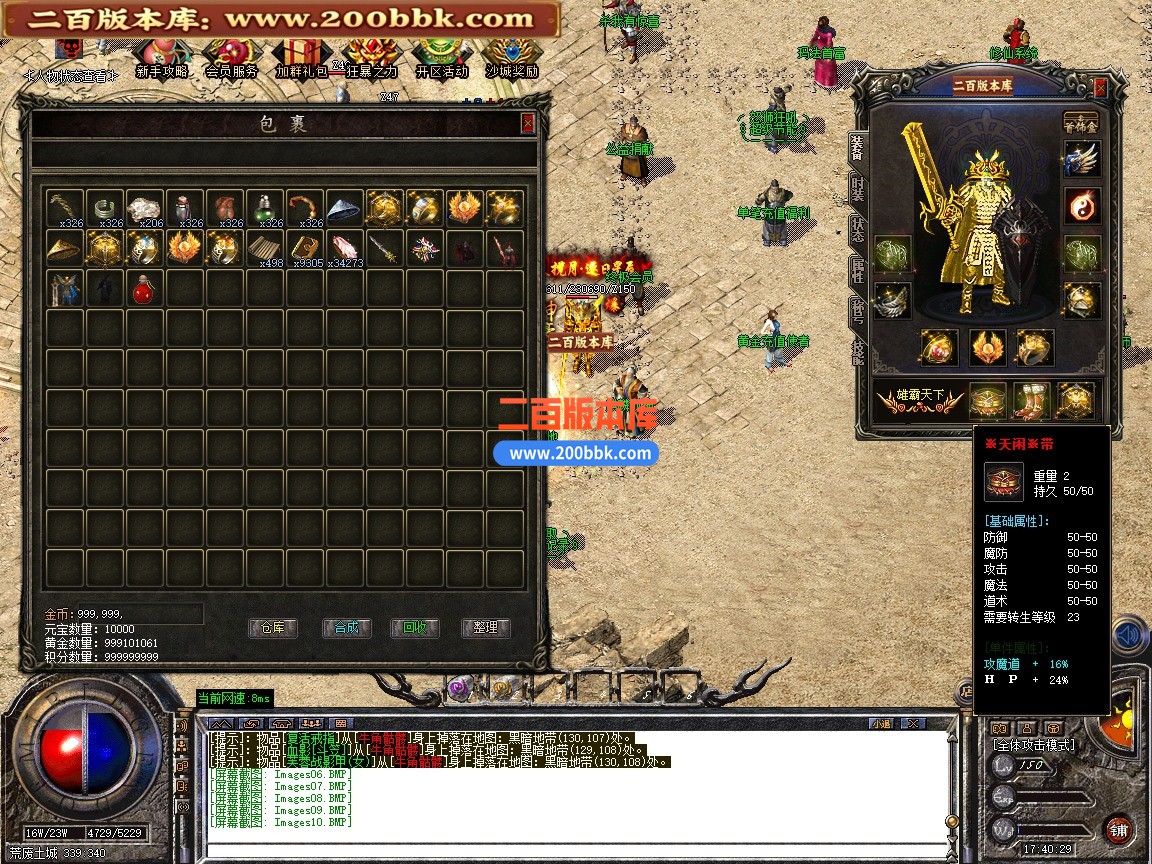Claim the 加群礼包 gift pack
Viewport: 1152px width, 864px height.
coord(301,58)
